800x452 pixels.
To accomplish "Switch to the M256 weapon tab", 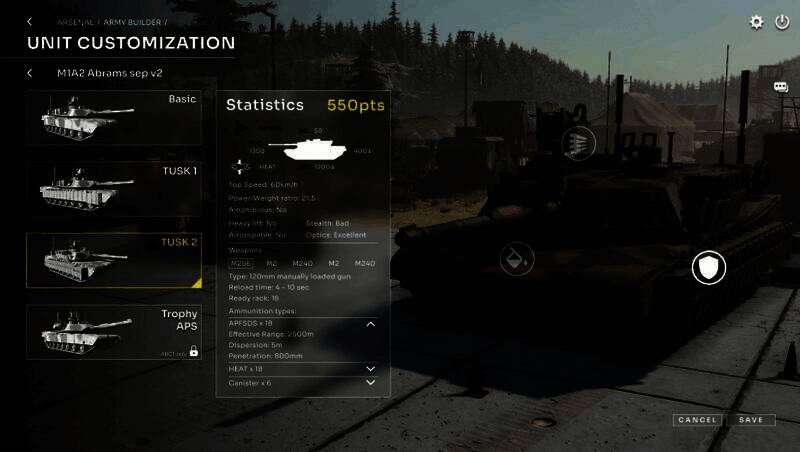I will (x=241, y=263).
